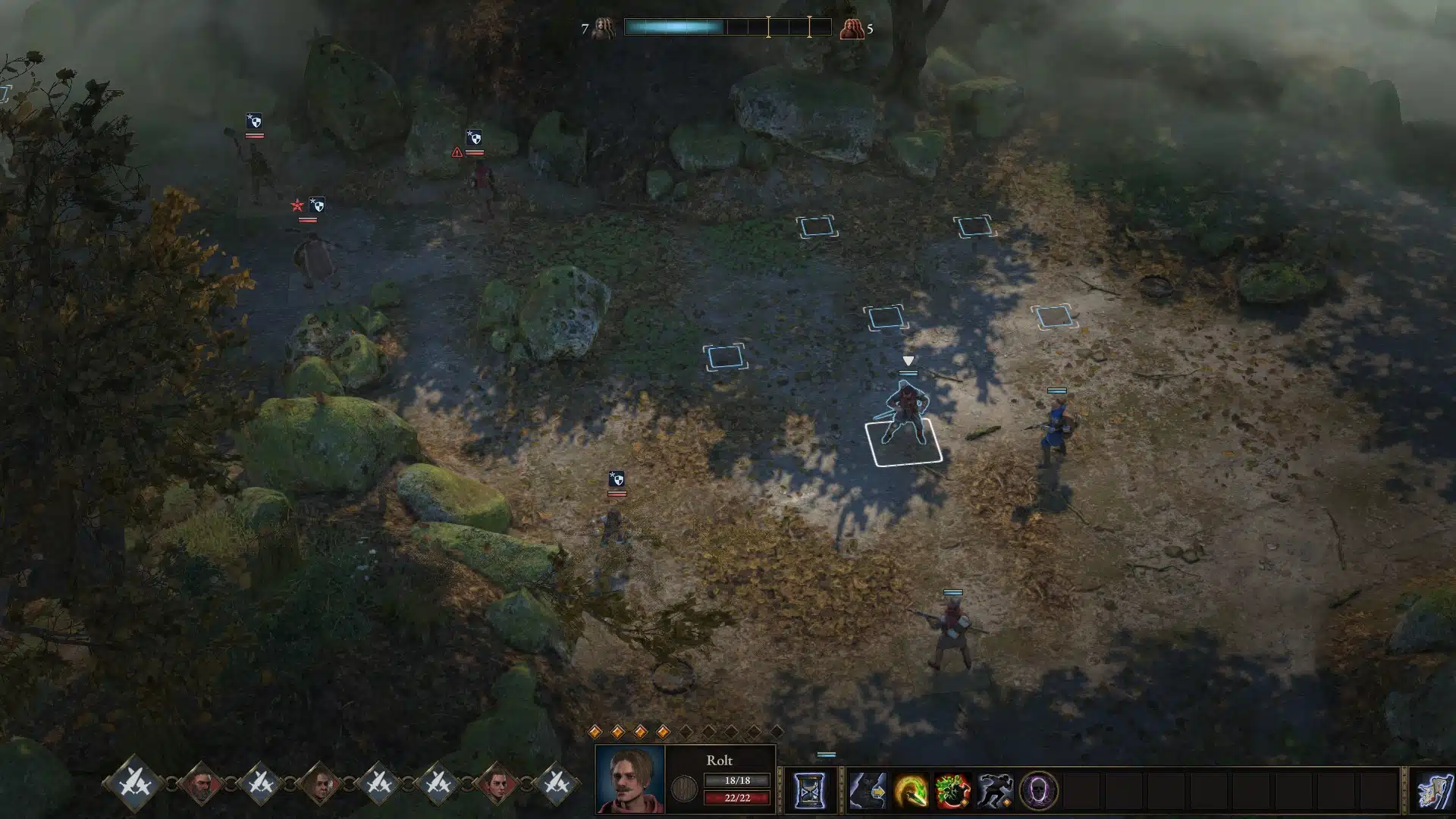Choose the dark-haired youth in the turn order

coord(497,784)
